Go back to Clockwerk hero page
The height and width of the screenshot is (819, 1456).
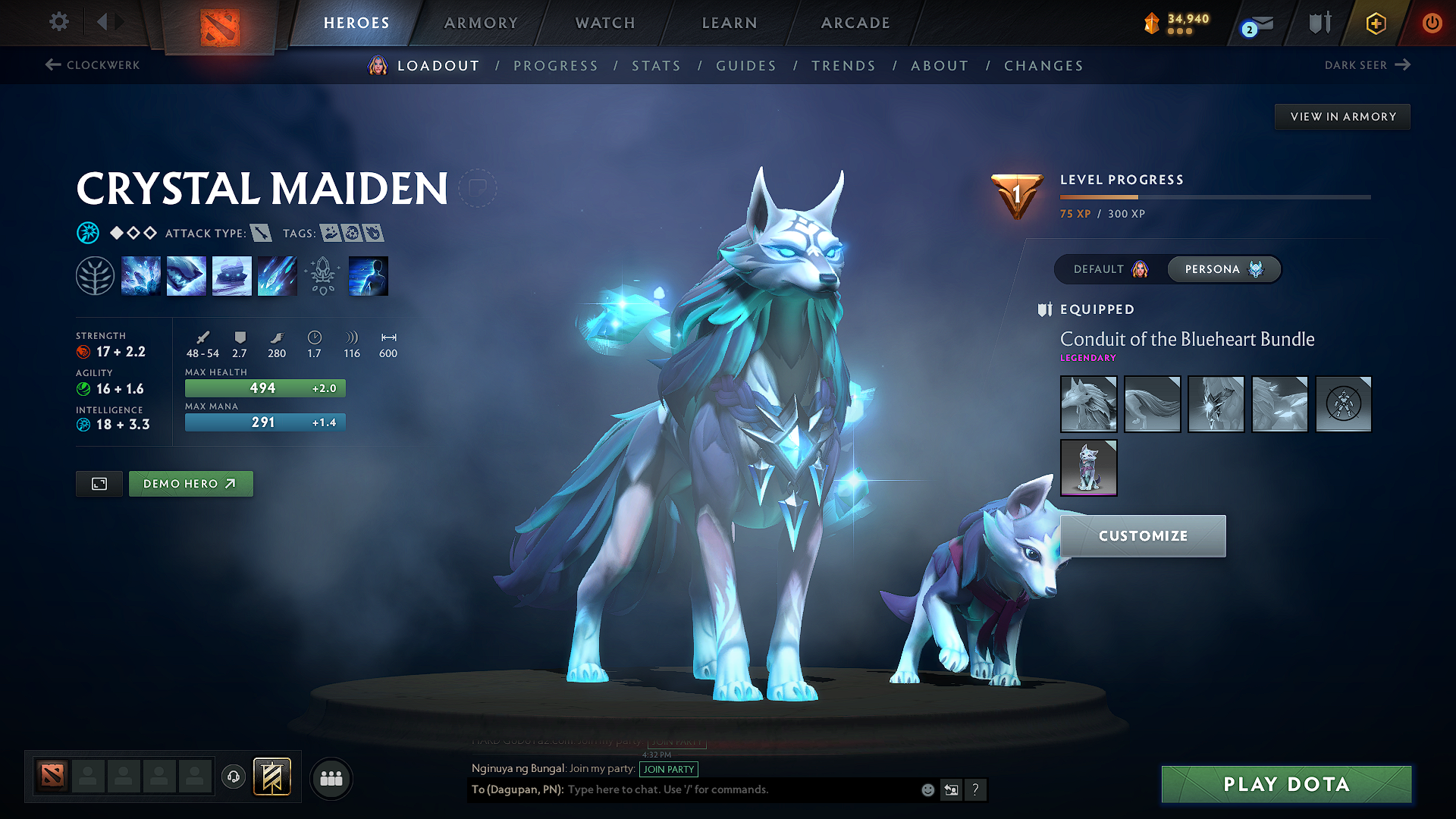92,65
